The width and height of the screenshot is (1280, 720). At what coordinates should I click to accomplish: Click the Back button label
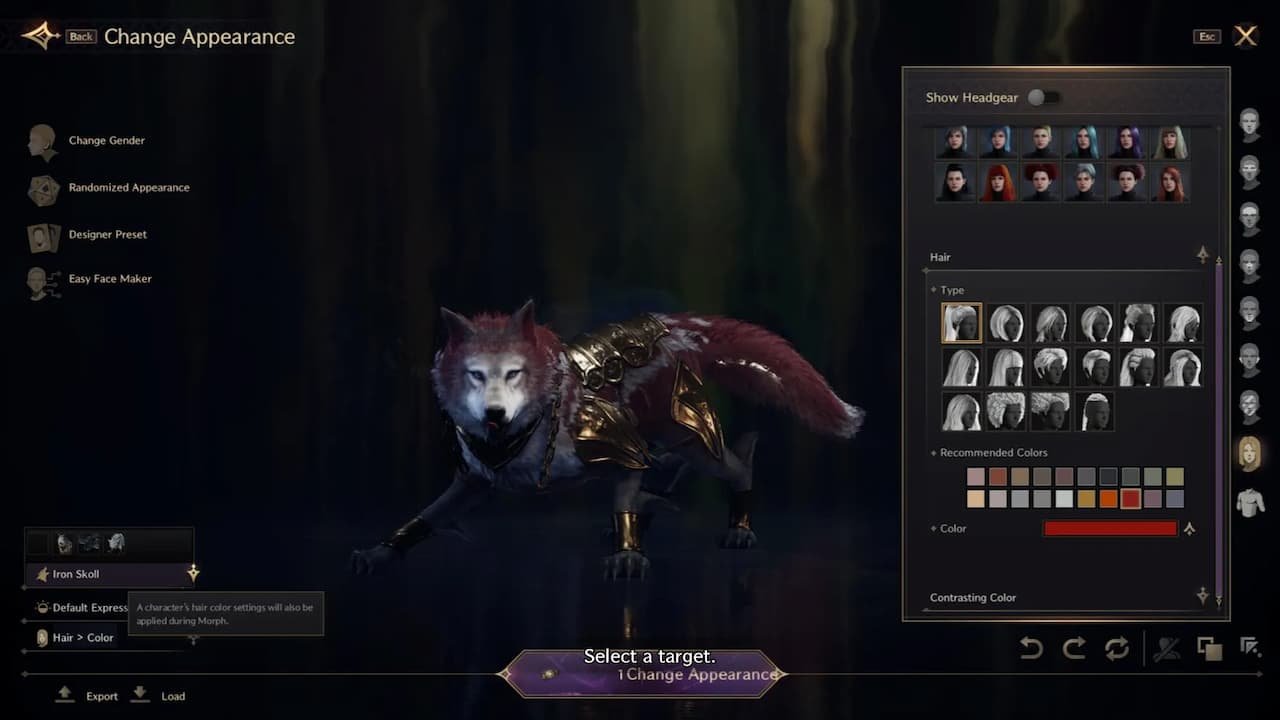tap(79, 36)
